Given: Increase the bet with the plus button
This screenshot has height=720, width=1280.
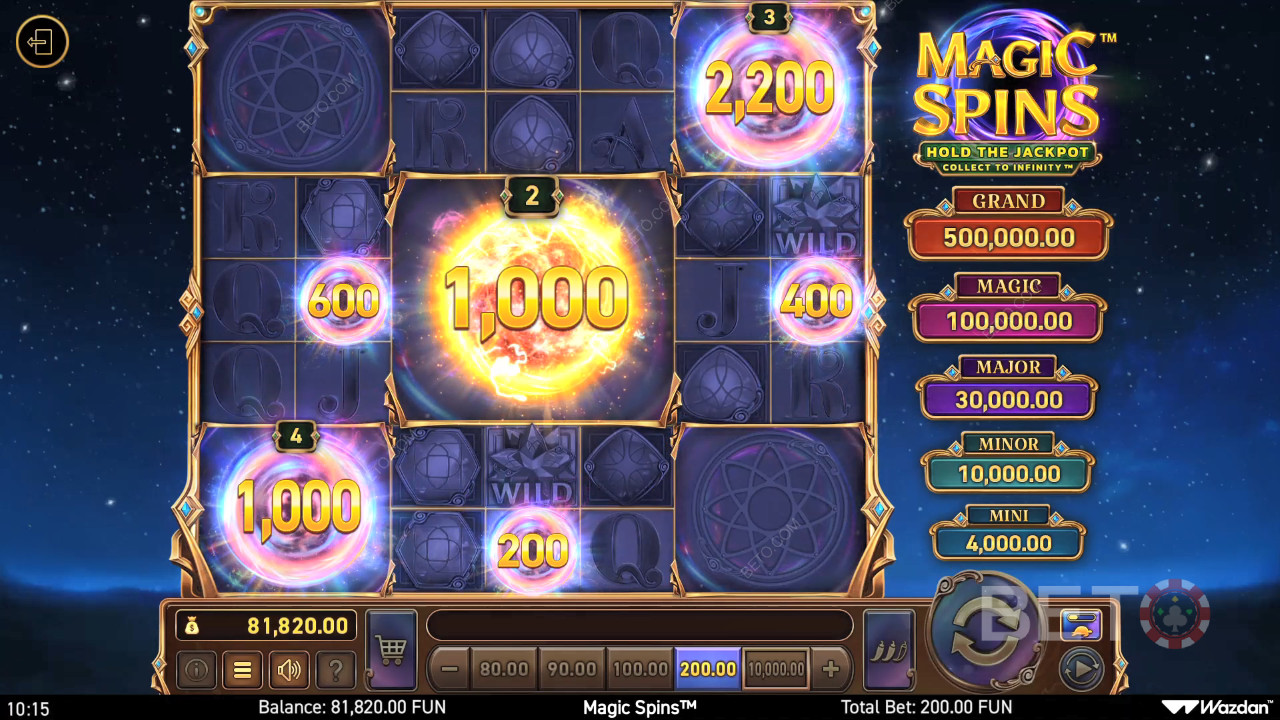Looking at the screenshot, I should coord(830,669).
